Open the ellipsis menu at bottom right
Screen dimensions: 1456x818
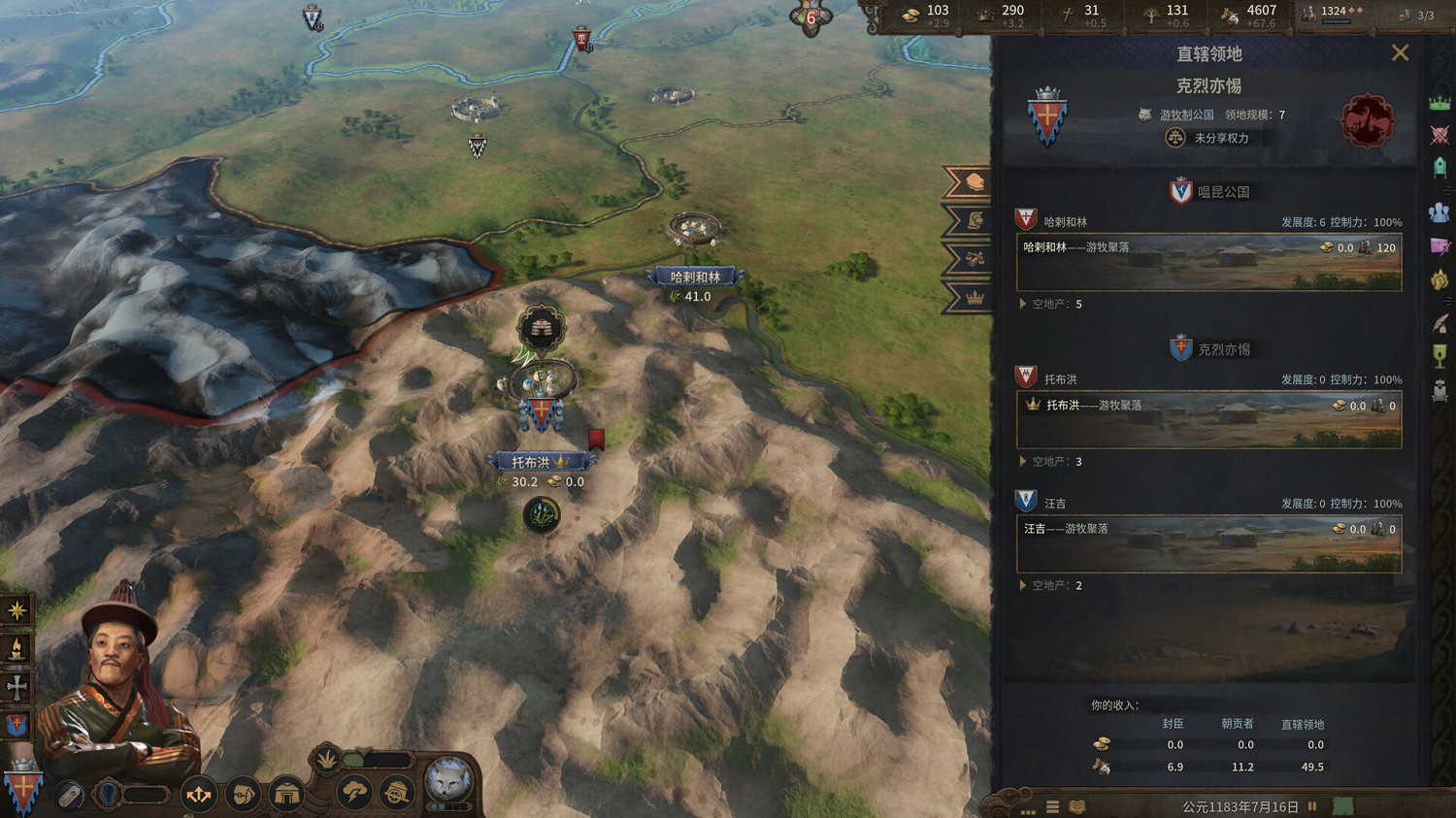tap(1028, 806)
